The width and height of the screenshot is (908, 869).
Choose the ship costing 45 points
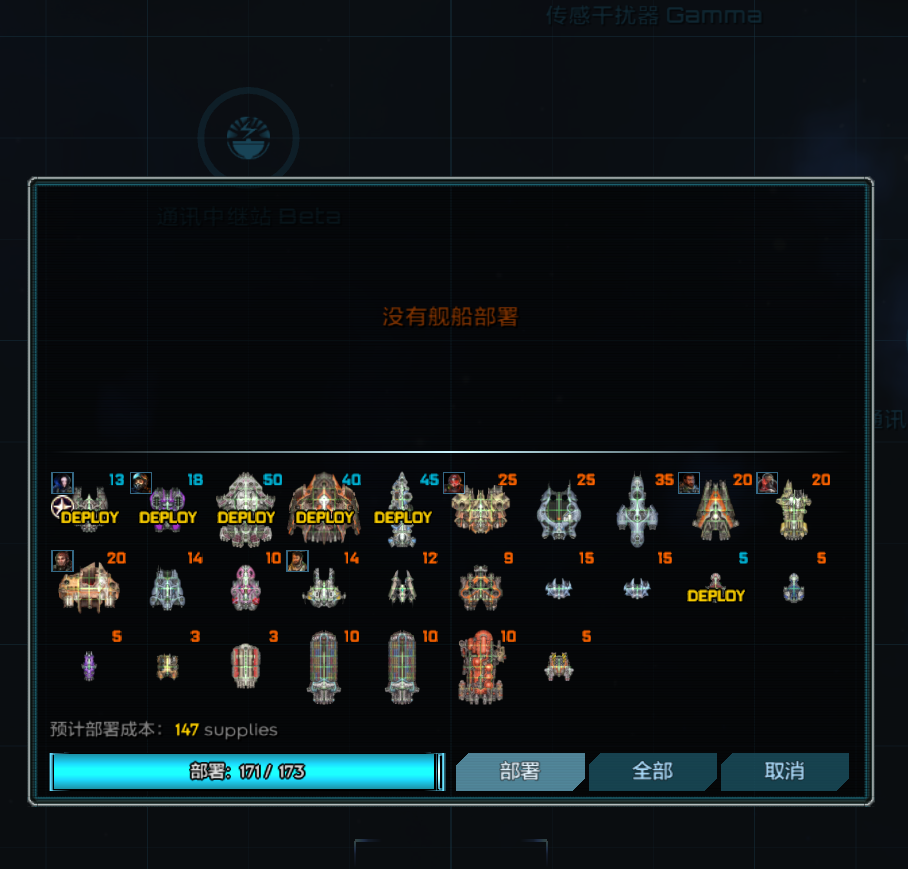pyautogui.click(x=402, y=510)
